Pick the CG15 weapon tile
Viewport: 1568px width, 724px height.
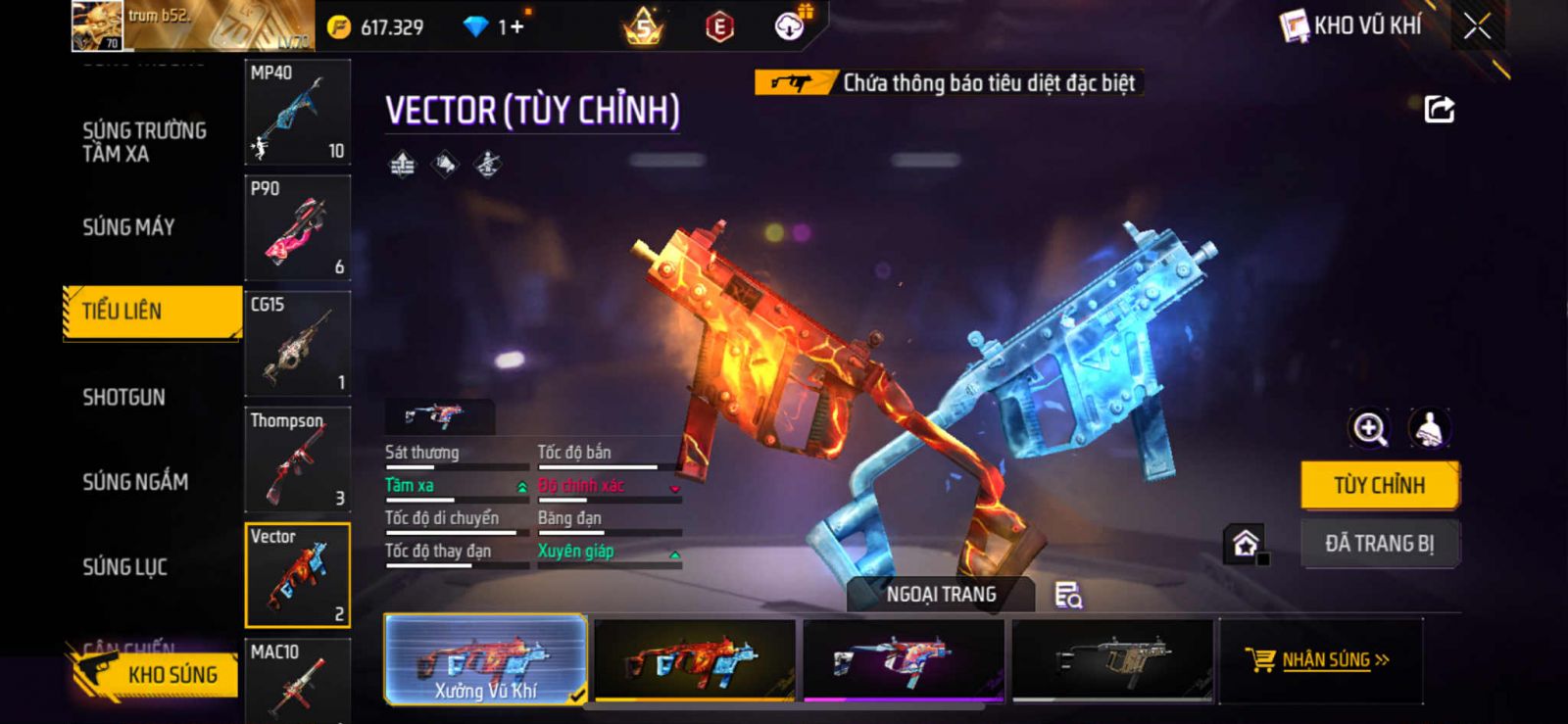pyautogui.click(x=297, y=343)
